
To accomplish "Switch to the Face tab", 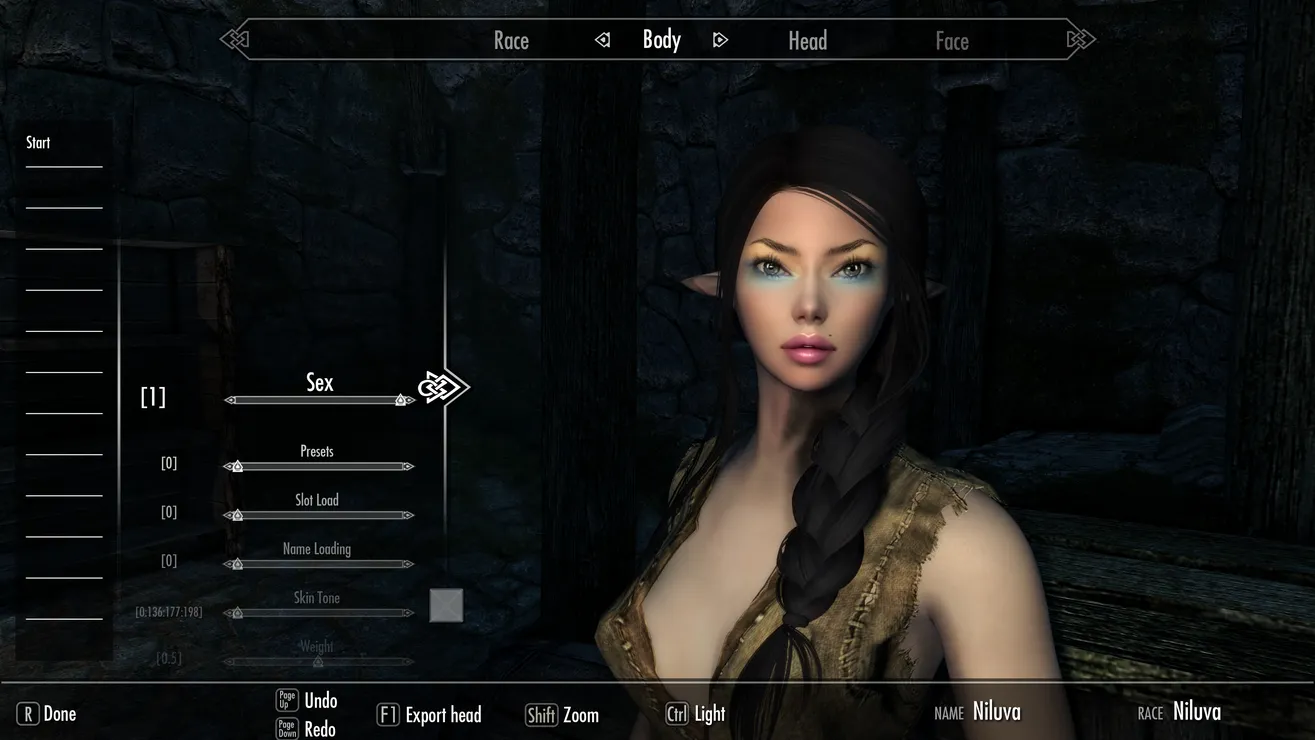I will click(x=951, y=41).
